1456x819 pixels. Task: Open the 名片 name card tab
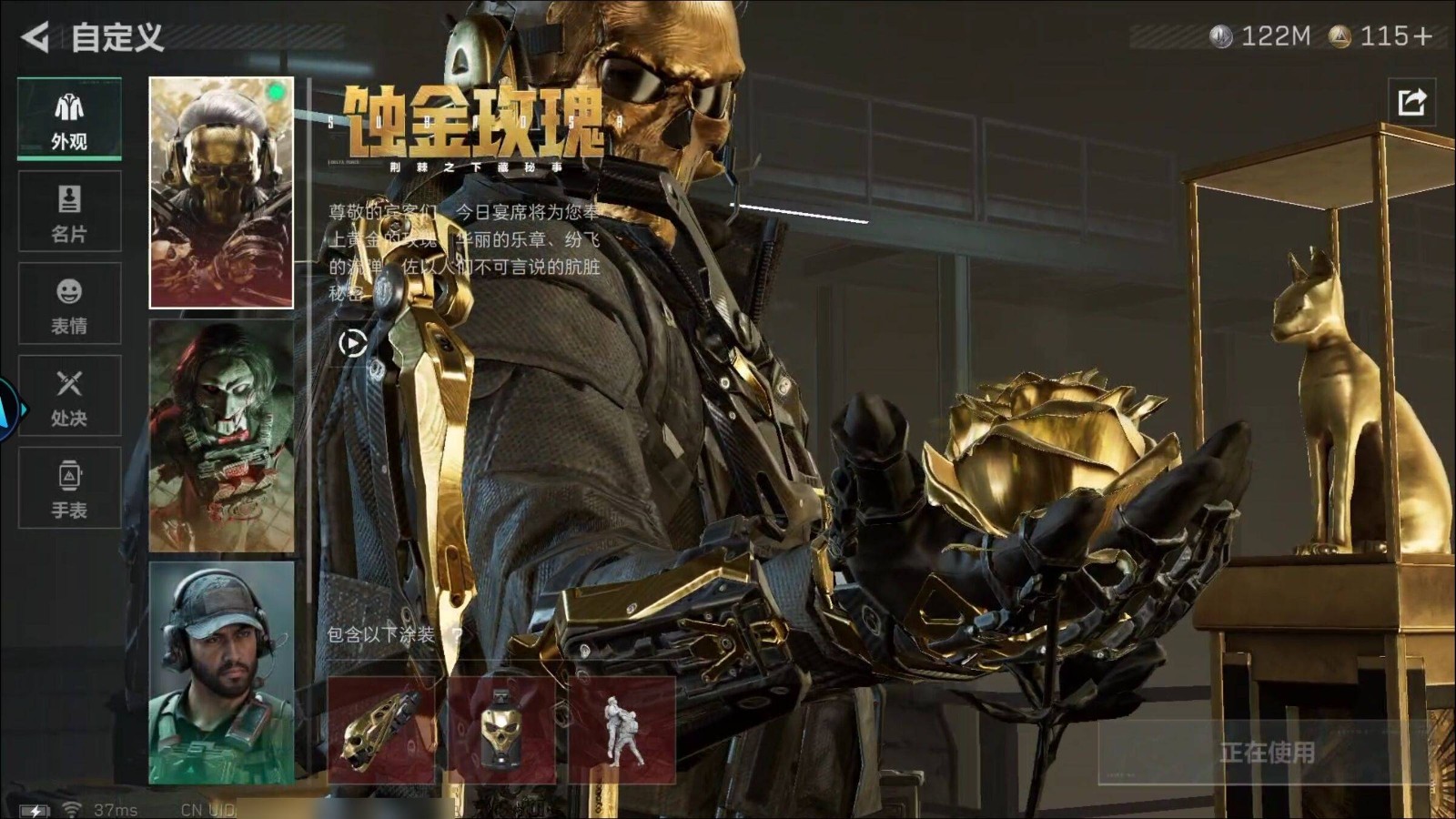tap(69, 212)
